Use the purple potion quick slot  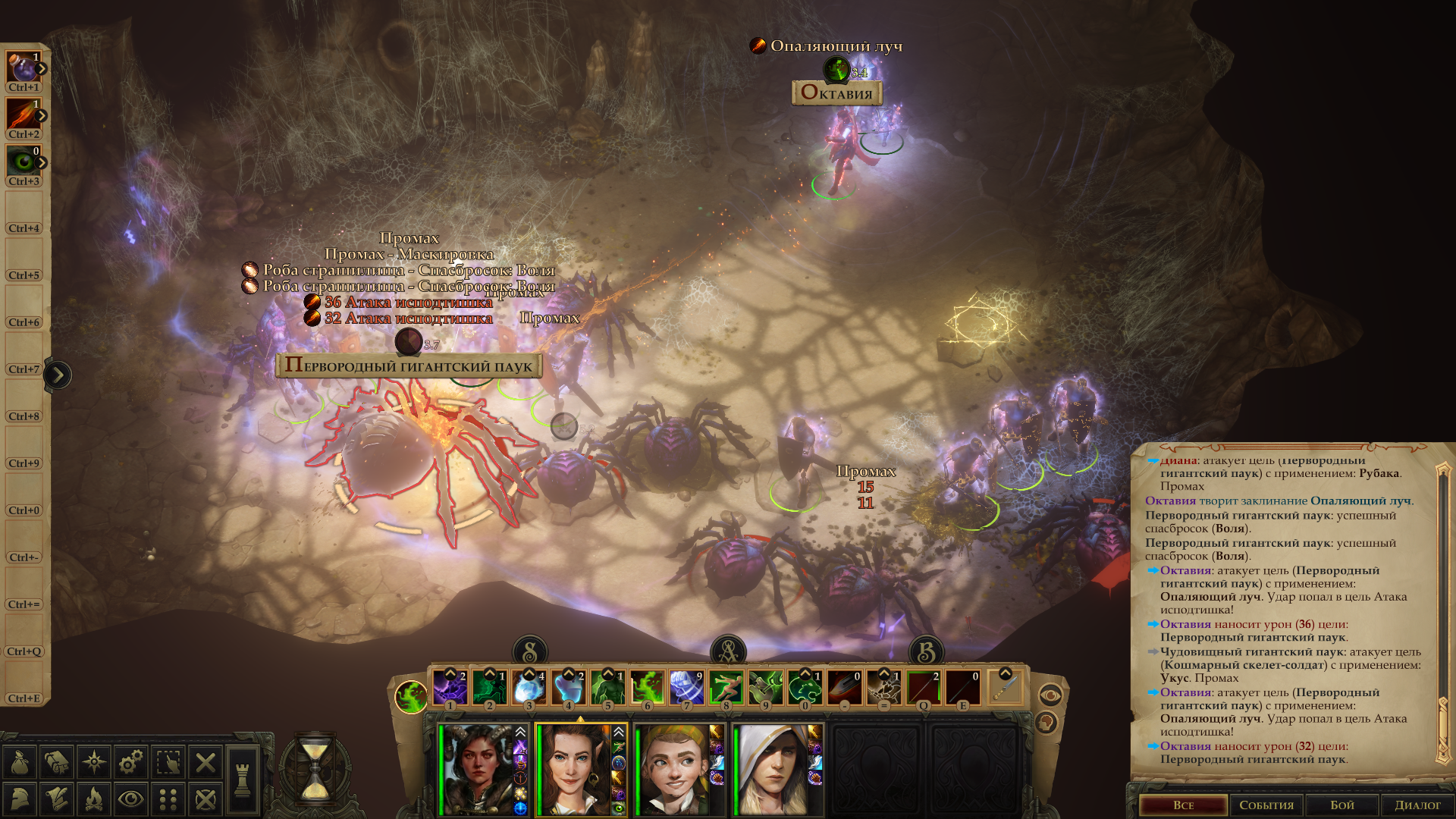coord(24,68)
